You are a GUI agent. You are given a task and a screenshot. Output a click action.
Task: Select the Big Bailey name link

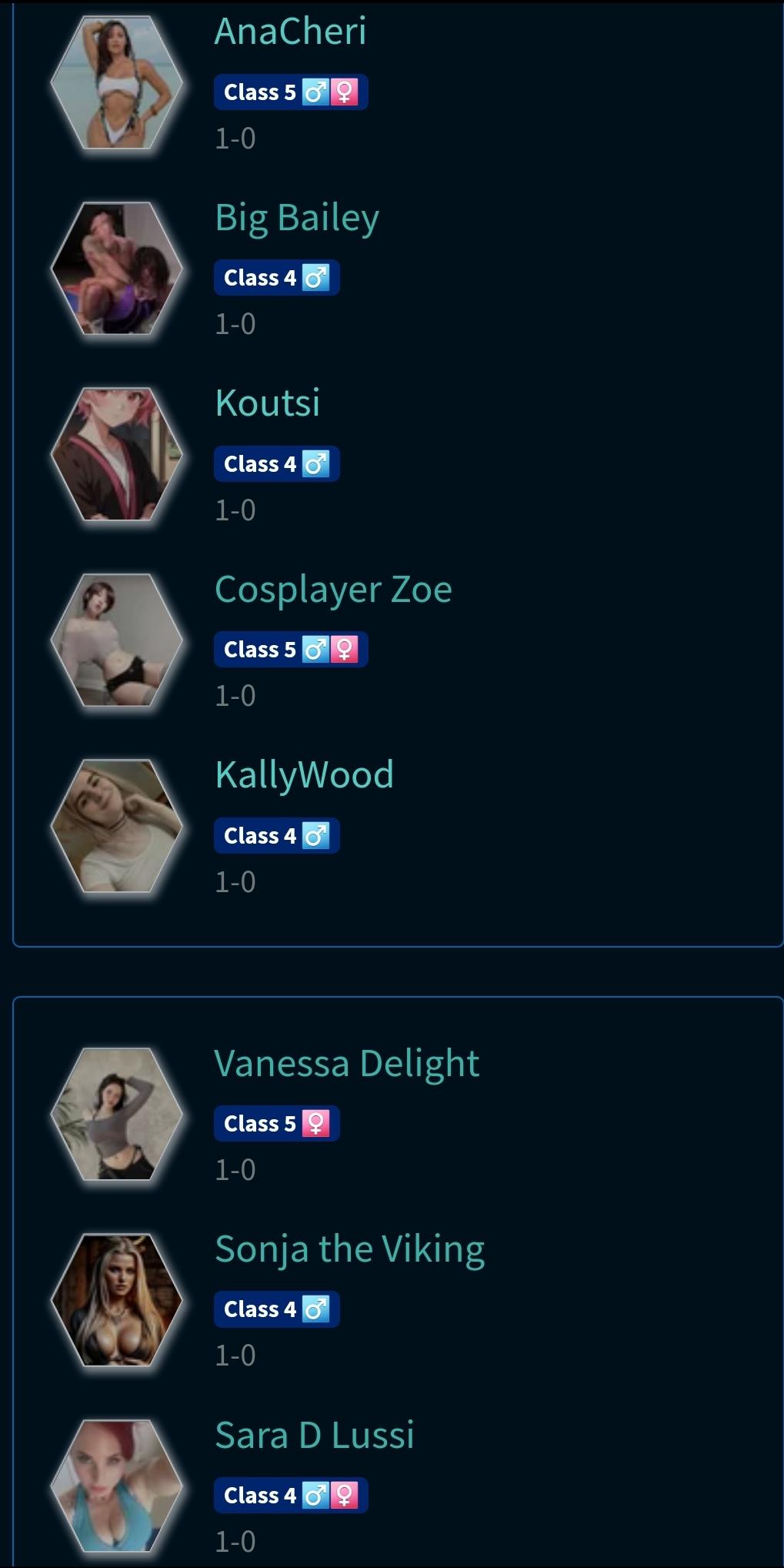point(297,218)
